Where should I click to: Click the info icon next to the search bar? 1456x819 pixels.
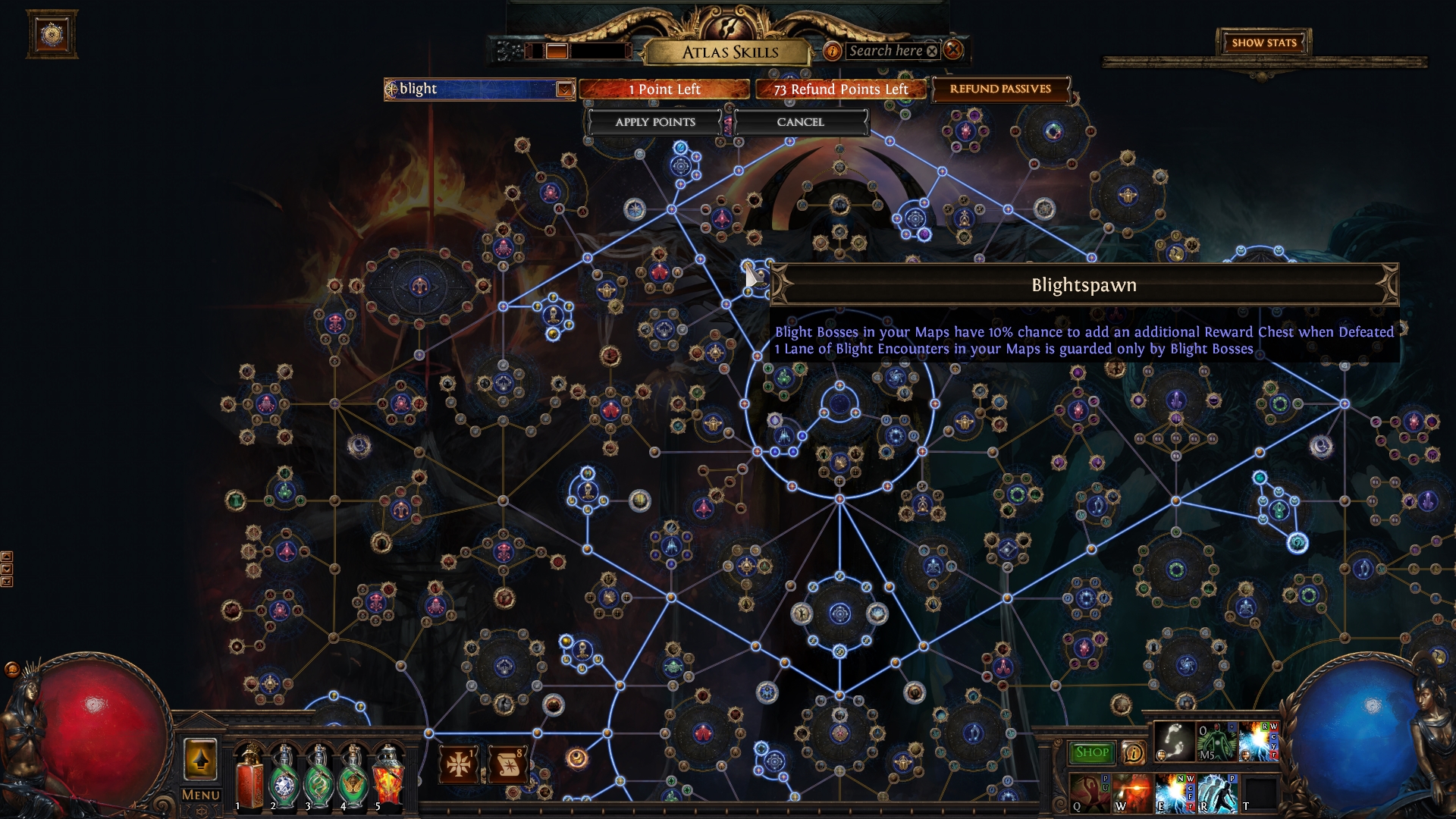pos(834,51)
